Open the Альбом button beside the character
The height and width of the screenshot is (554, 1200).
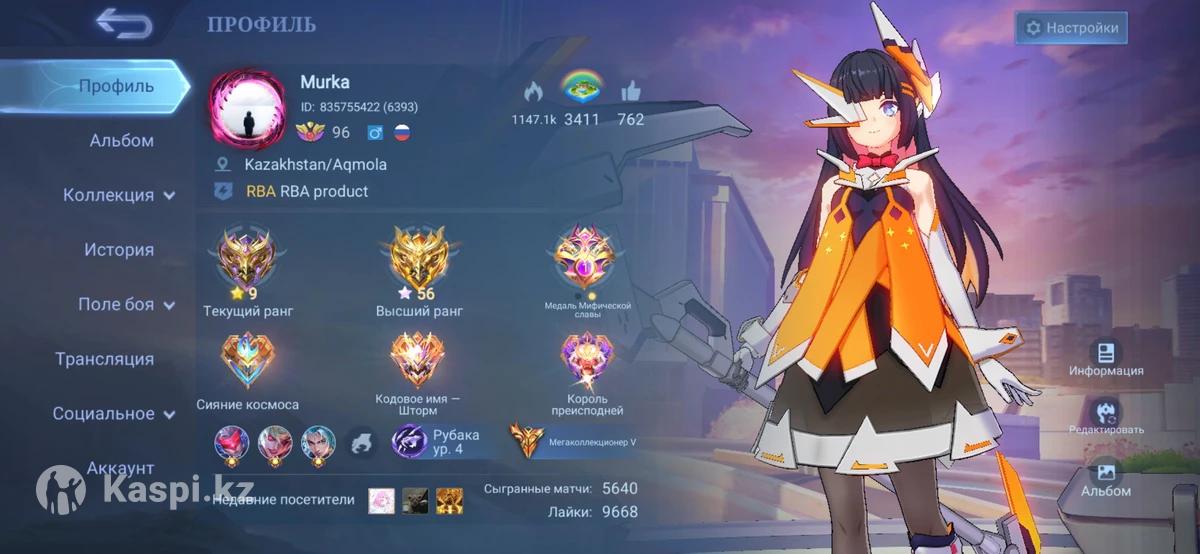(1105, 478)
